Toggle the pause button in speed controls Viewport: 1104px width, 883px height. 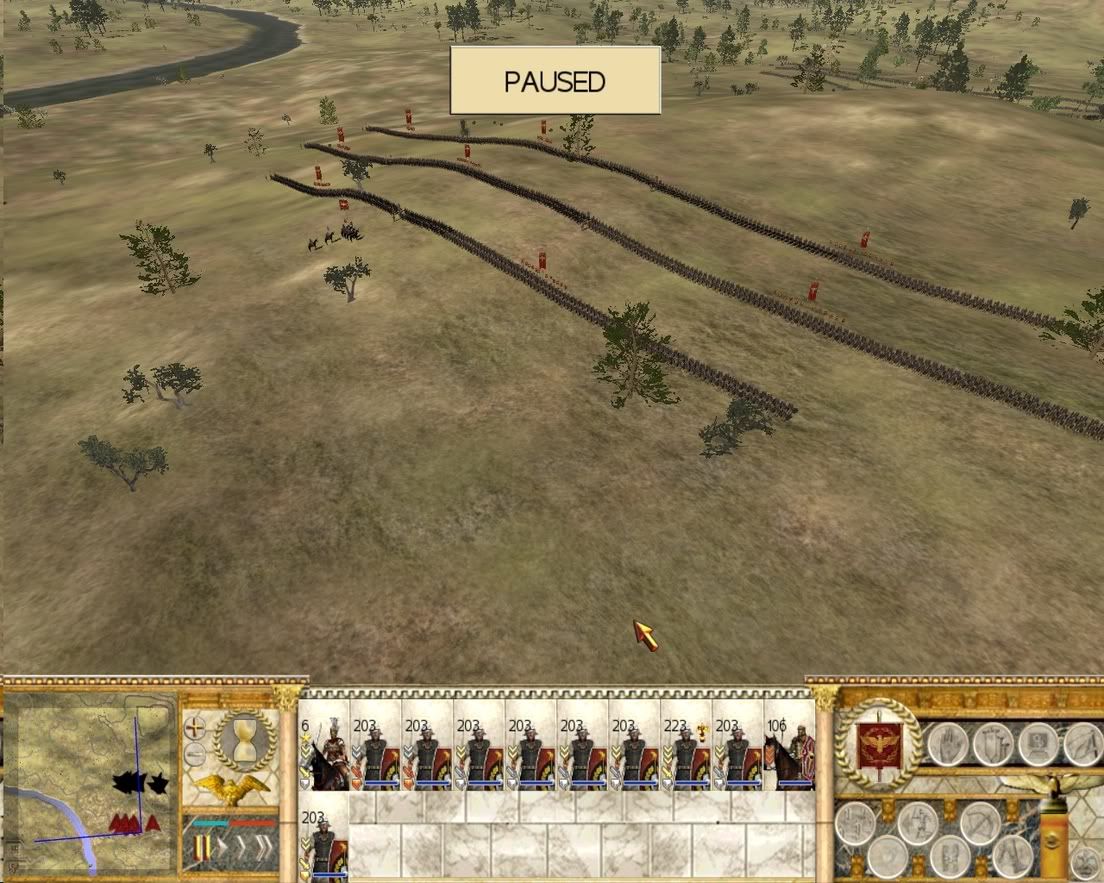tap(203, 849)
